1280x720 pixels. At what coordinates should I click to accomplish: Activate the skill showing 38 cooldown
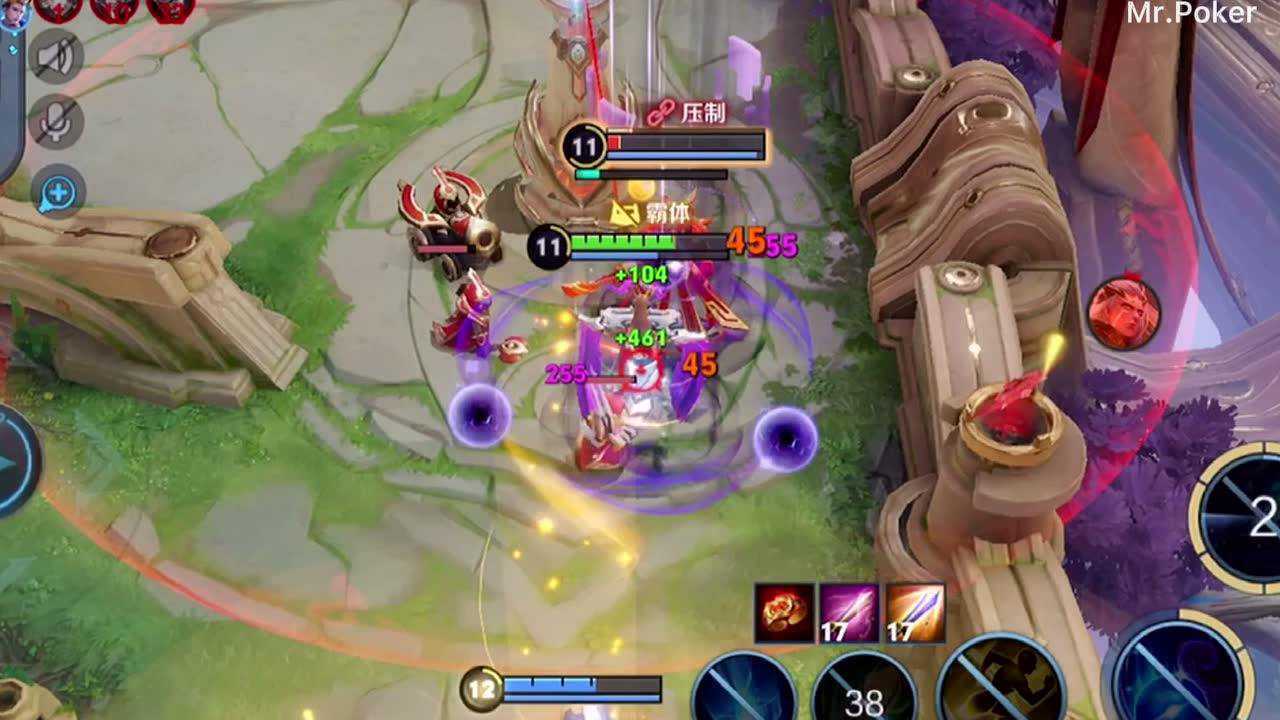[x=862, y=692]
